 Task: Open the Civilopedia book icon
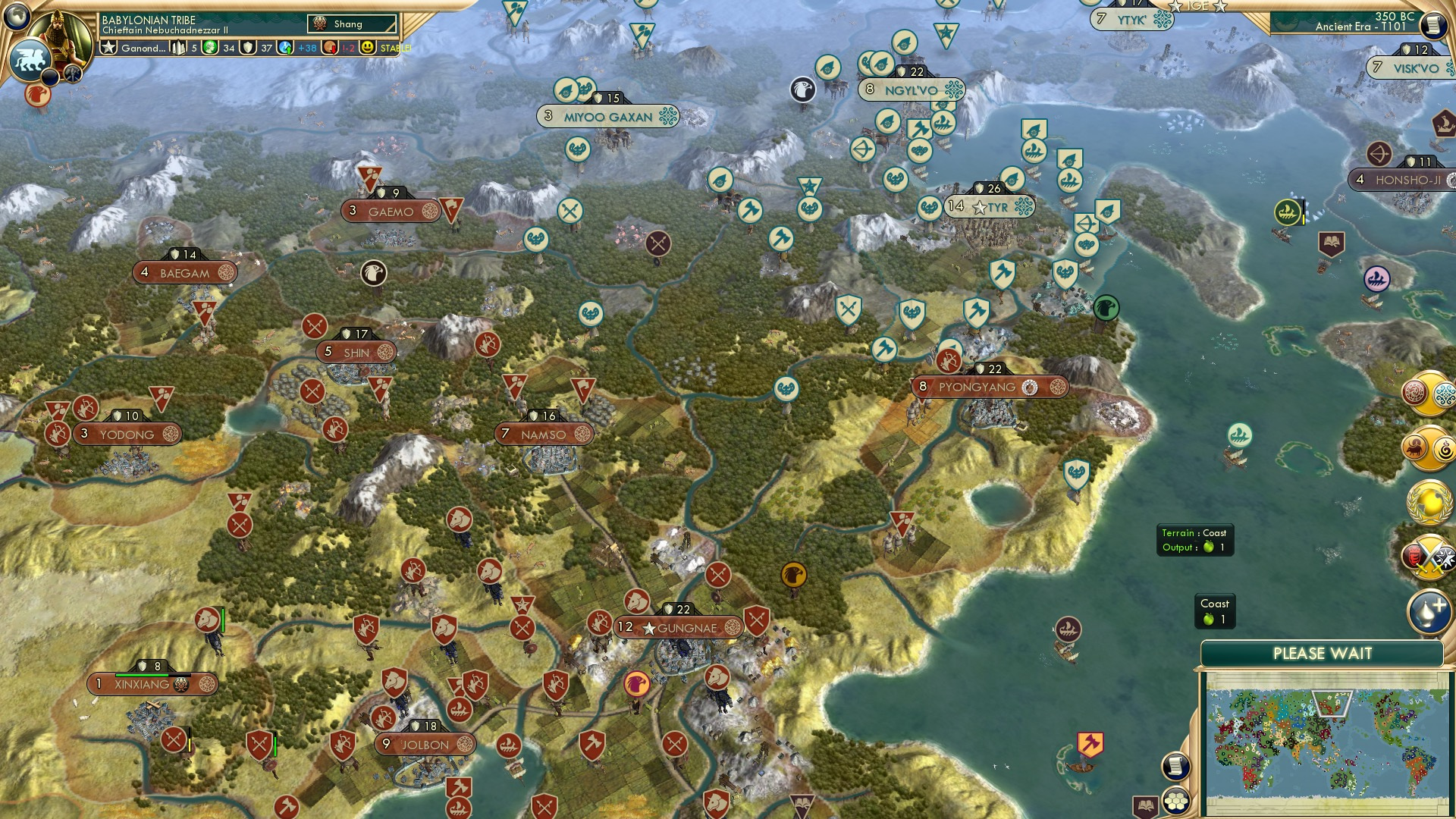[1145, 805]
